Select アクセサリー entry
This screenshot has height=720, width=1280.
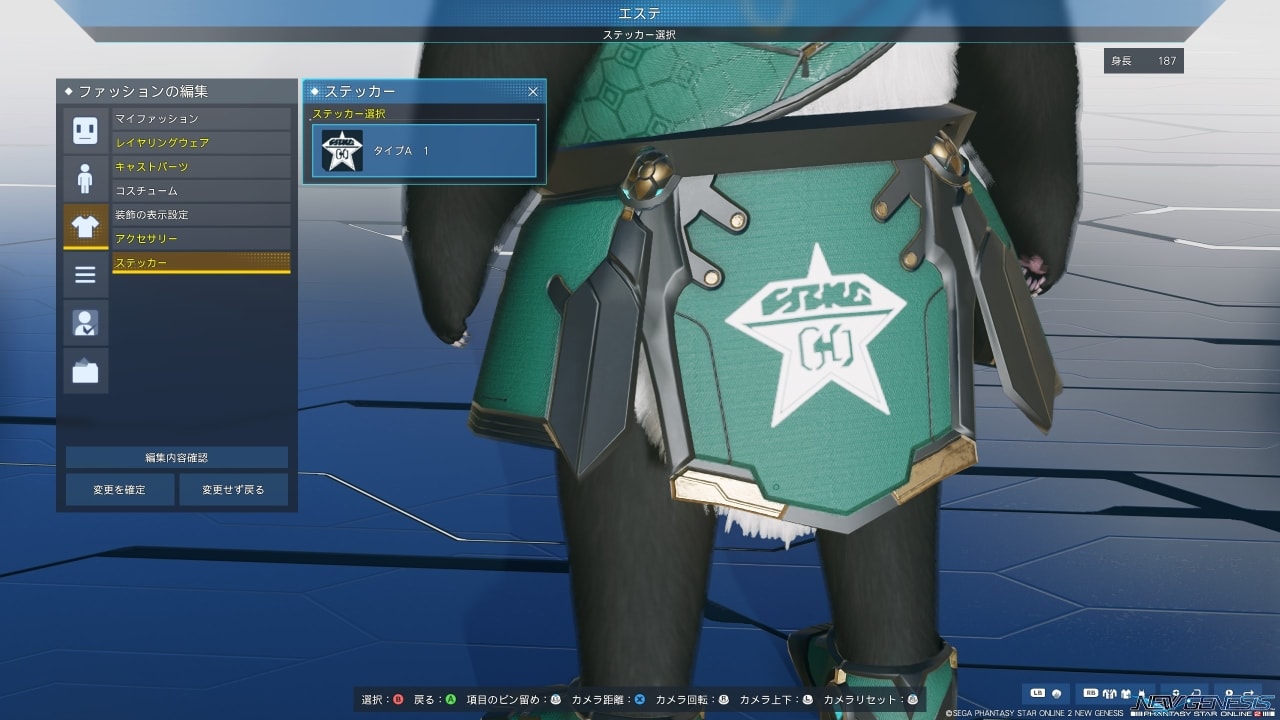point(201,239)
